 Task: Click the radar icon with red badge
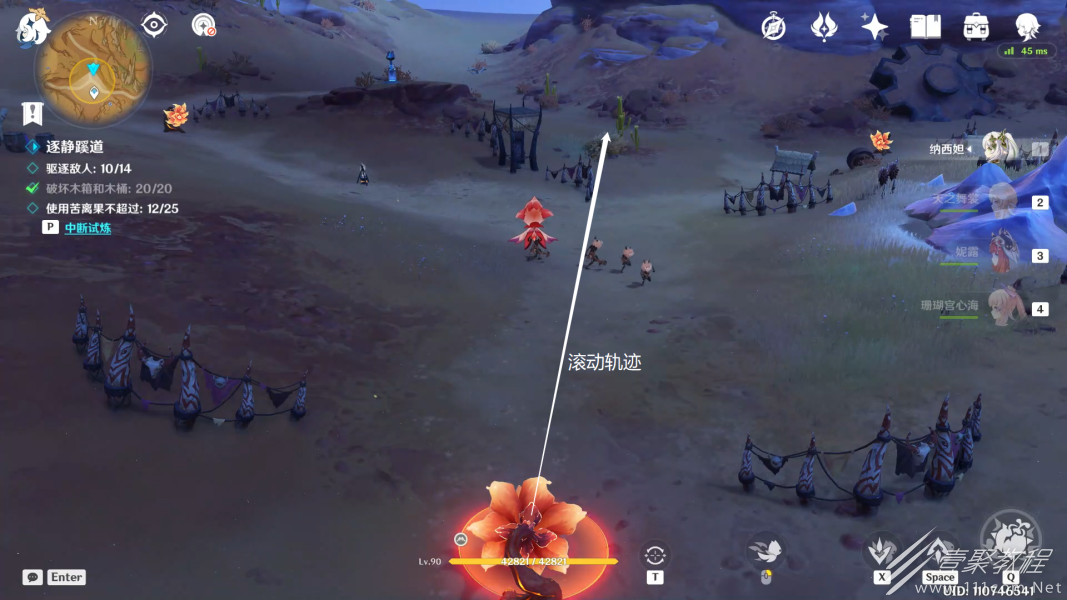tap(203, 25)
